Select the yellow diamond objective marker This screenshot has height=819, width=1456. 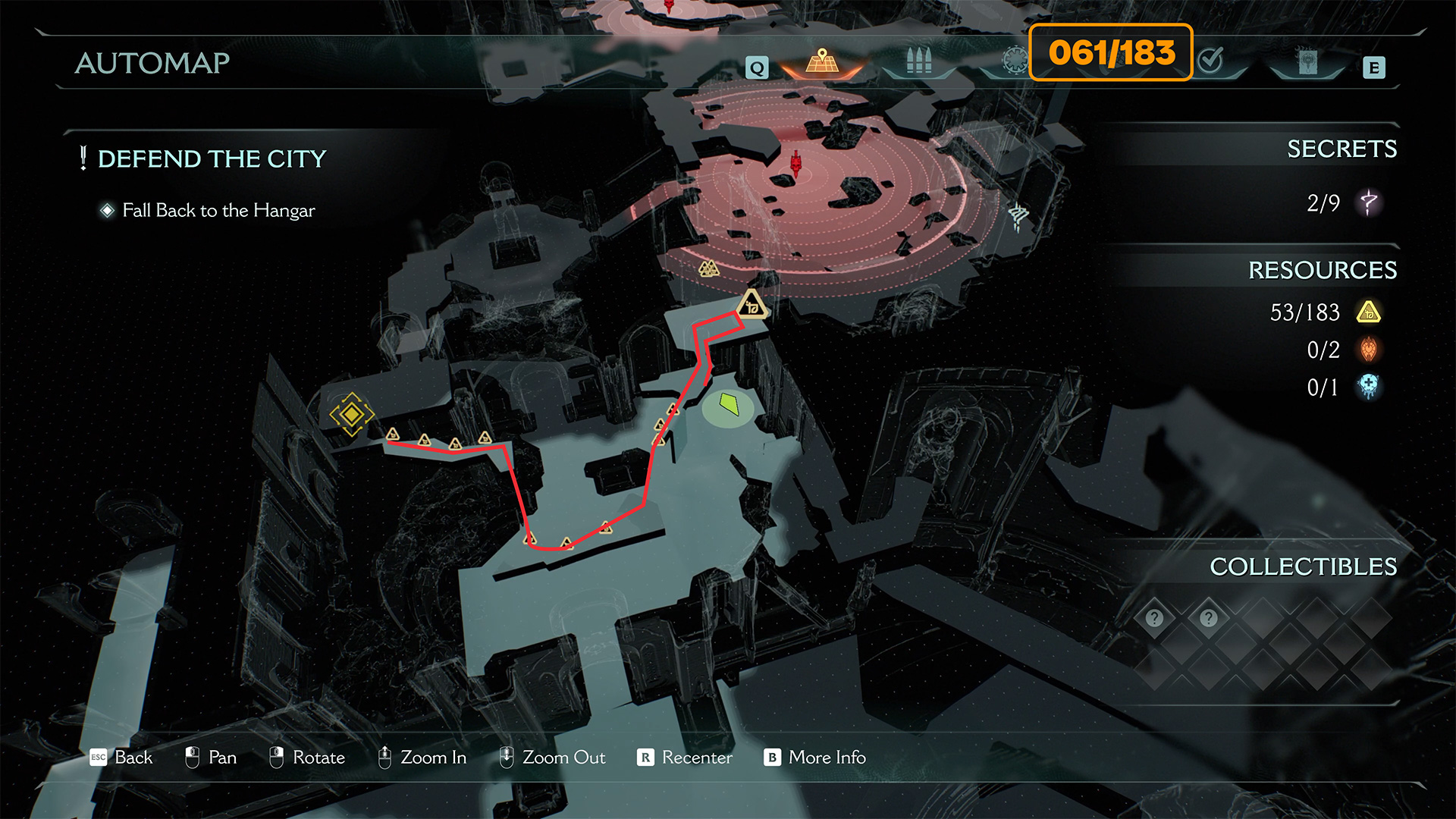click(x=351, y=414)
